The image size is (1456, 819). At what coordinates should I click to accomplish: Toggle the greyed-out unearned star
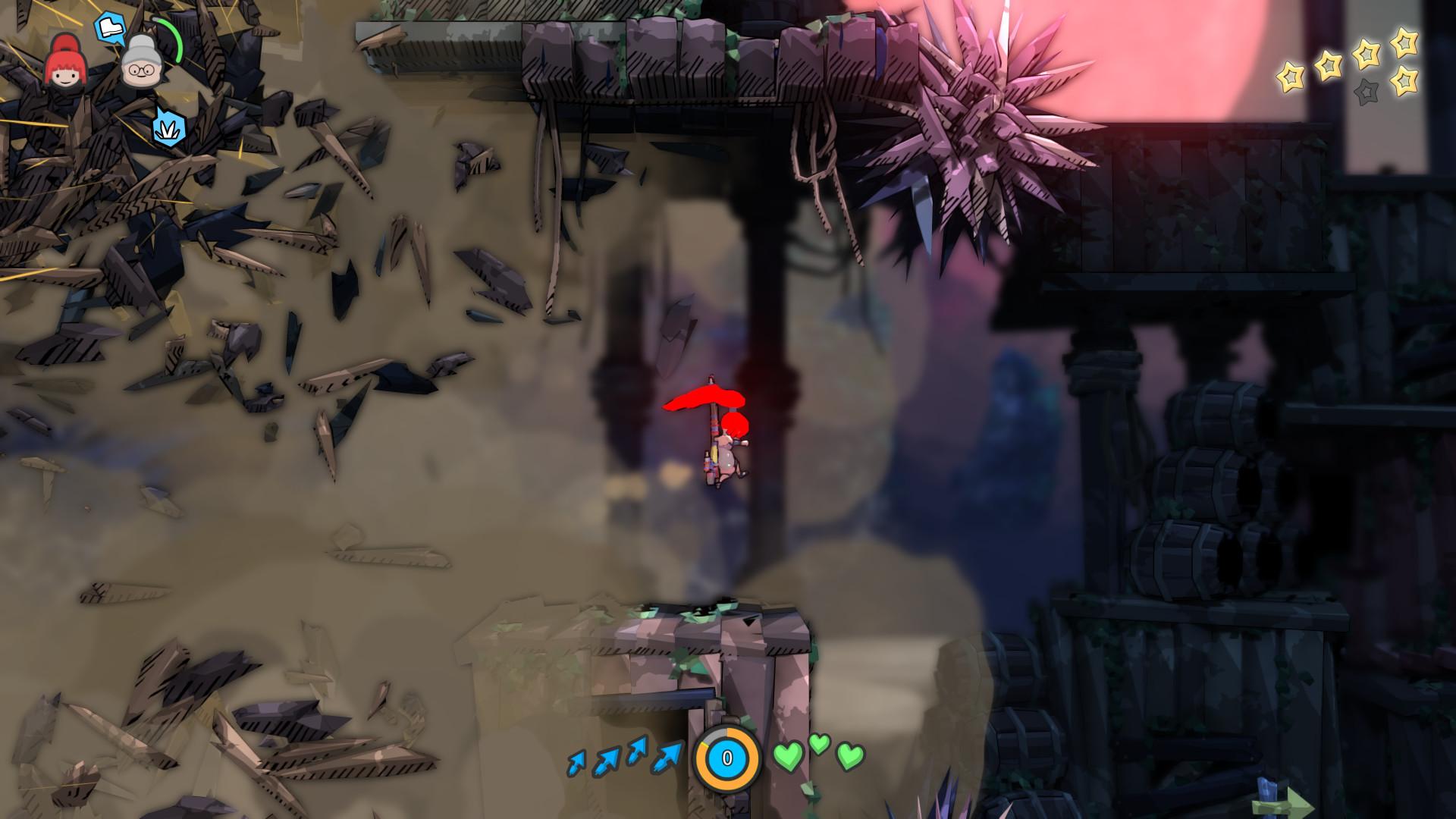[1367, 91]
